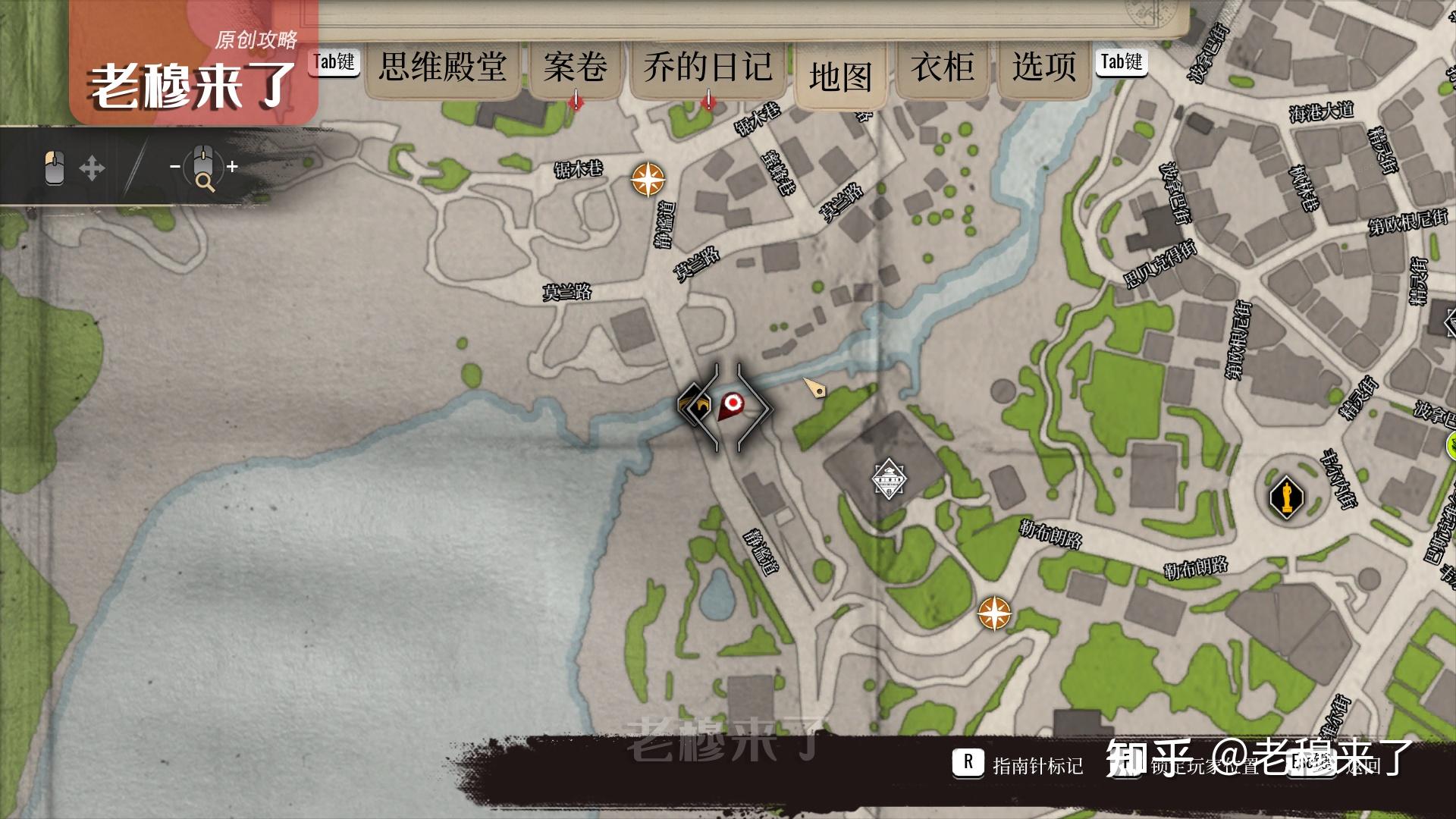1456x819 pixels.
Task: Go to the 衣柜 tab
Action: pos(943,67)
